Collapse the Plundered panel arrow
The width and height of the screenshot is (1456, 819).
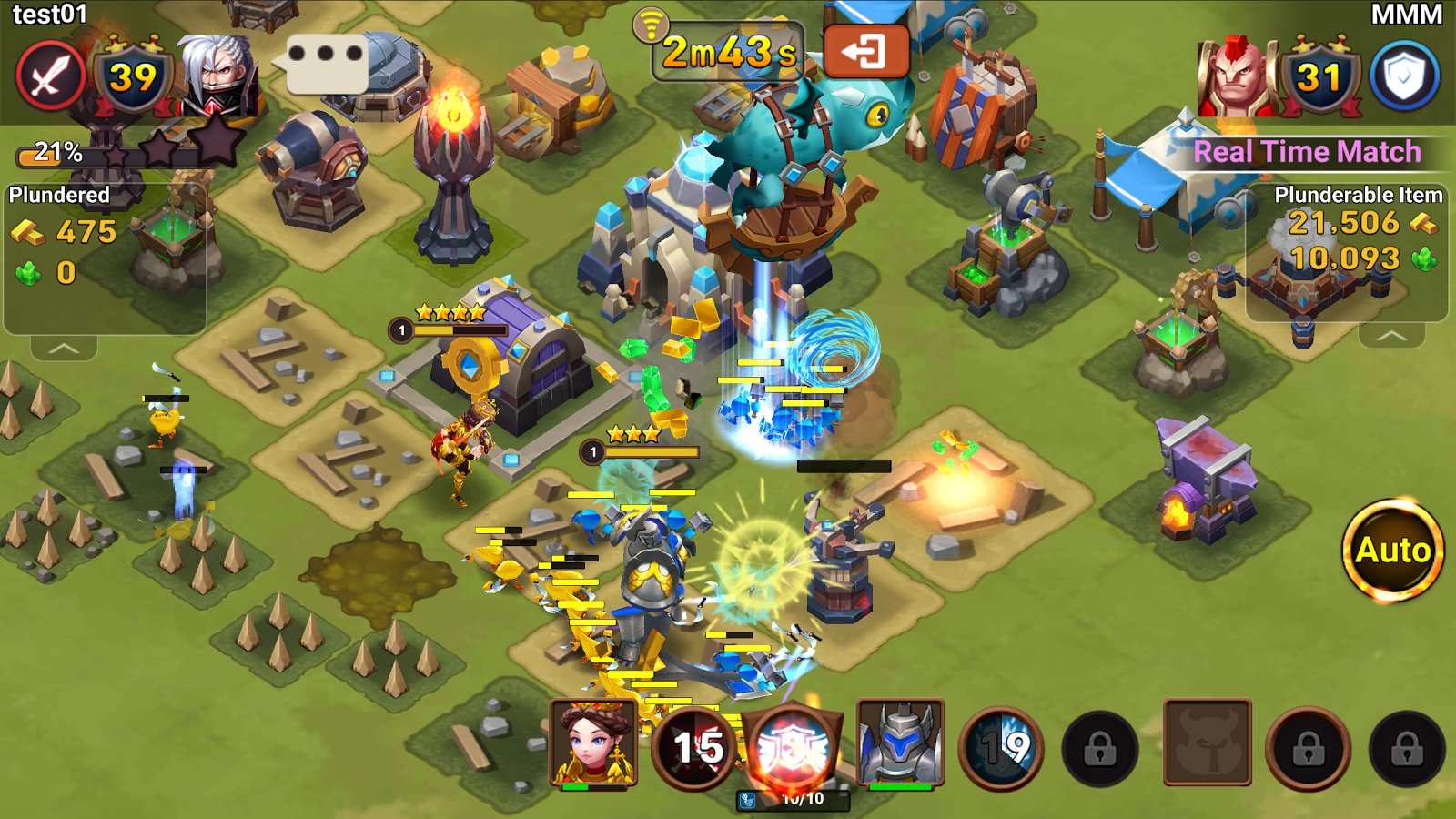(x=63, y=348)
